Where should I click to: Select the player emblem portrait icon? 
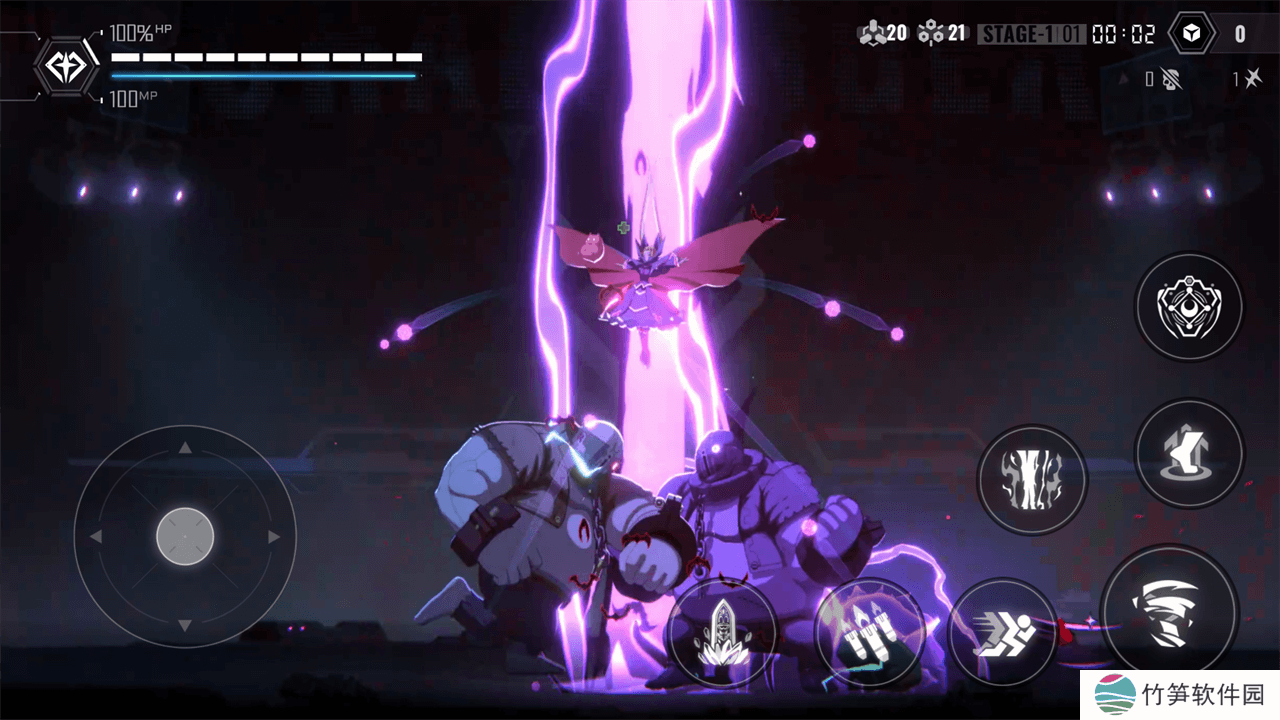click(66, 66)
